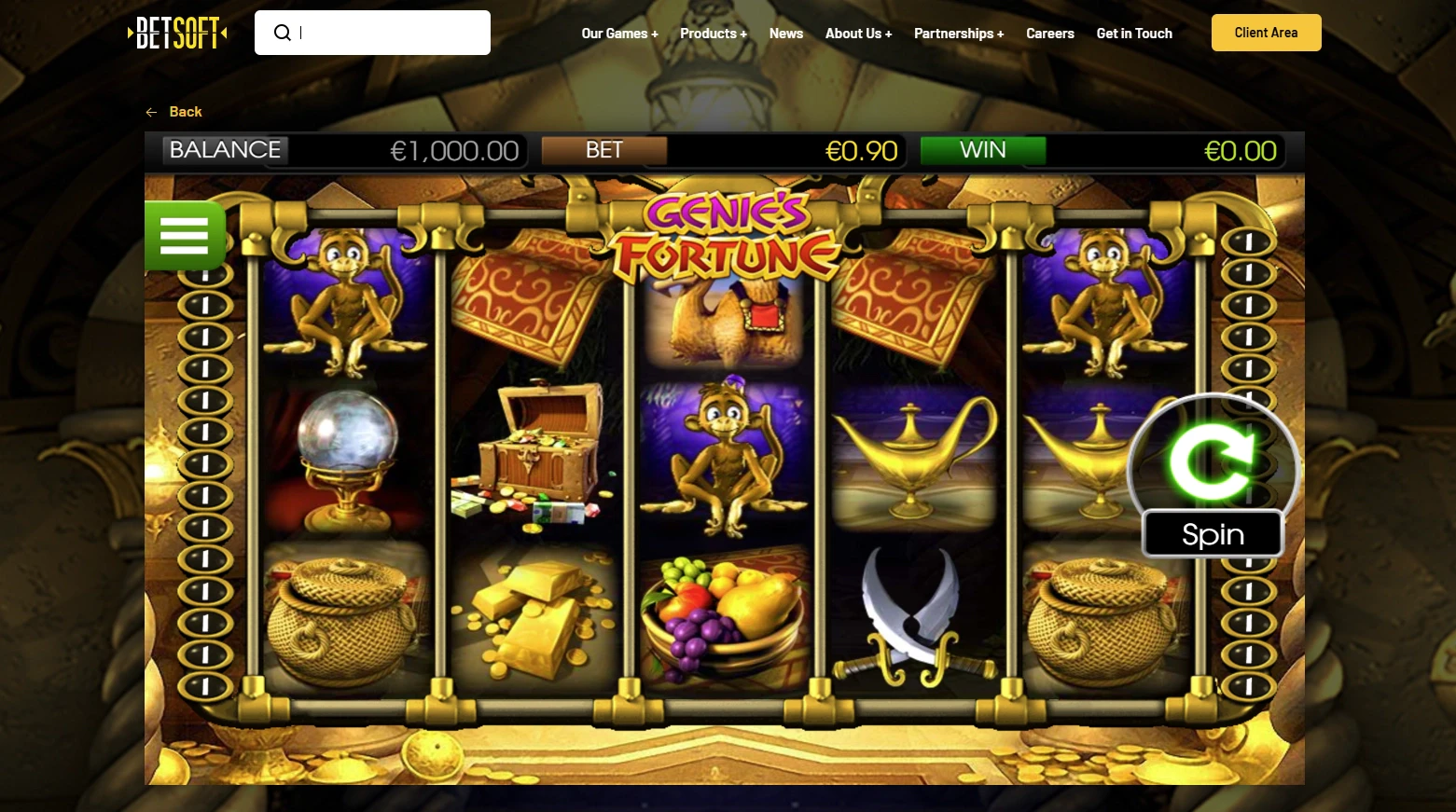The width and height of the screenshot is (1456, 812).
Task: Open the Careers page
Action: 1050,34
